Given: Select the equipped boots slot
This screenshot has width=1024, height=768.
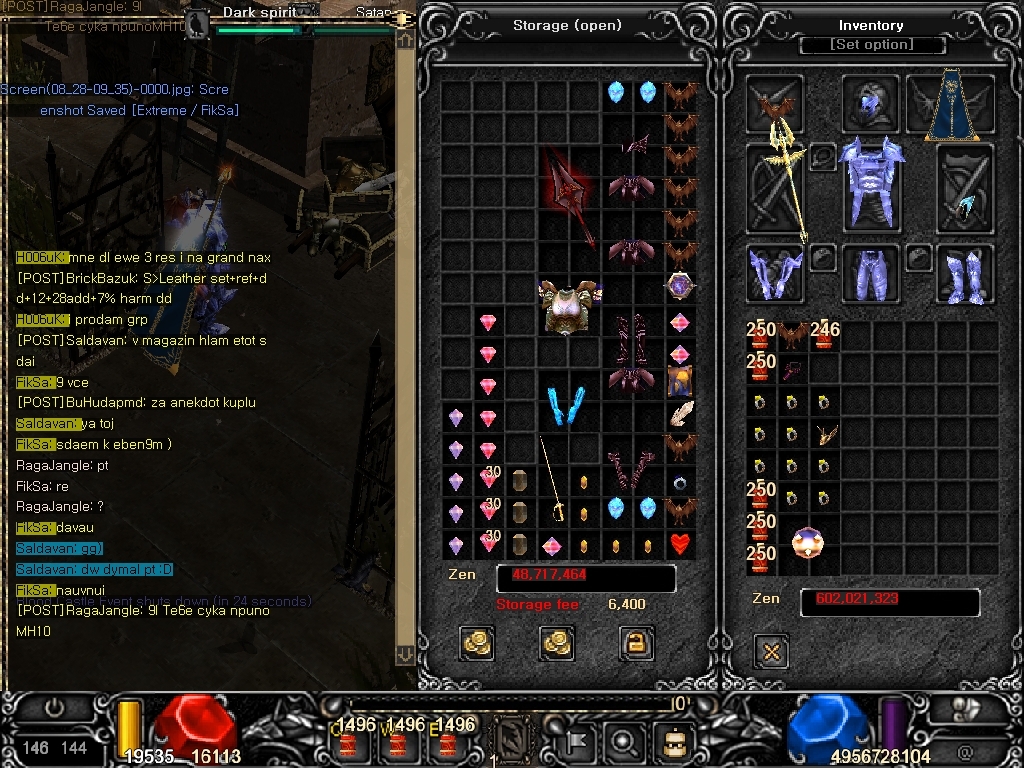Looking at the screenshot, I should click(965, 273).
